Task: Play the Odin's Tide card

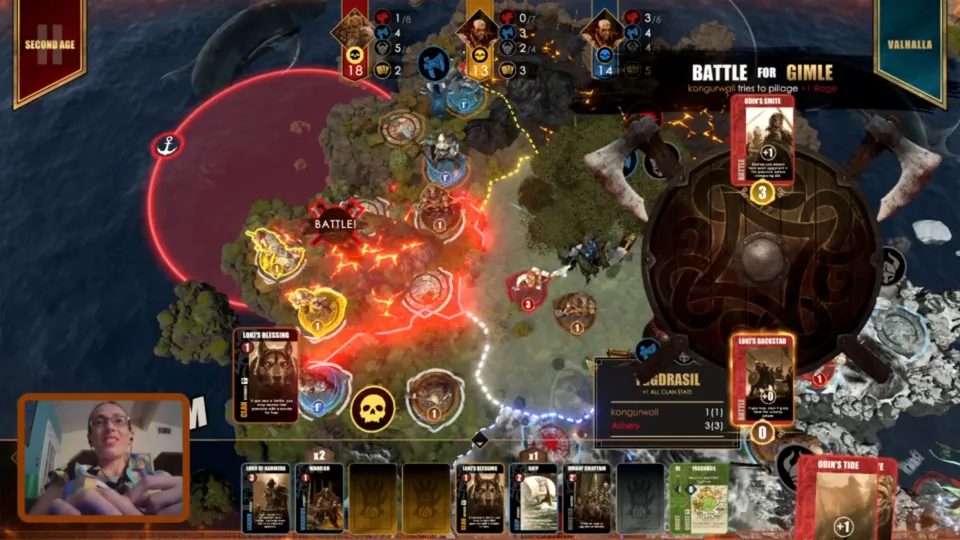Action: [842, 500]
